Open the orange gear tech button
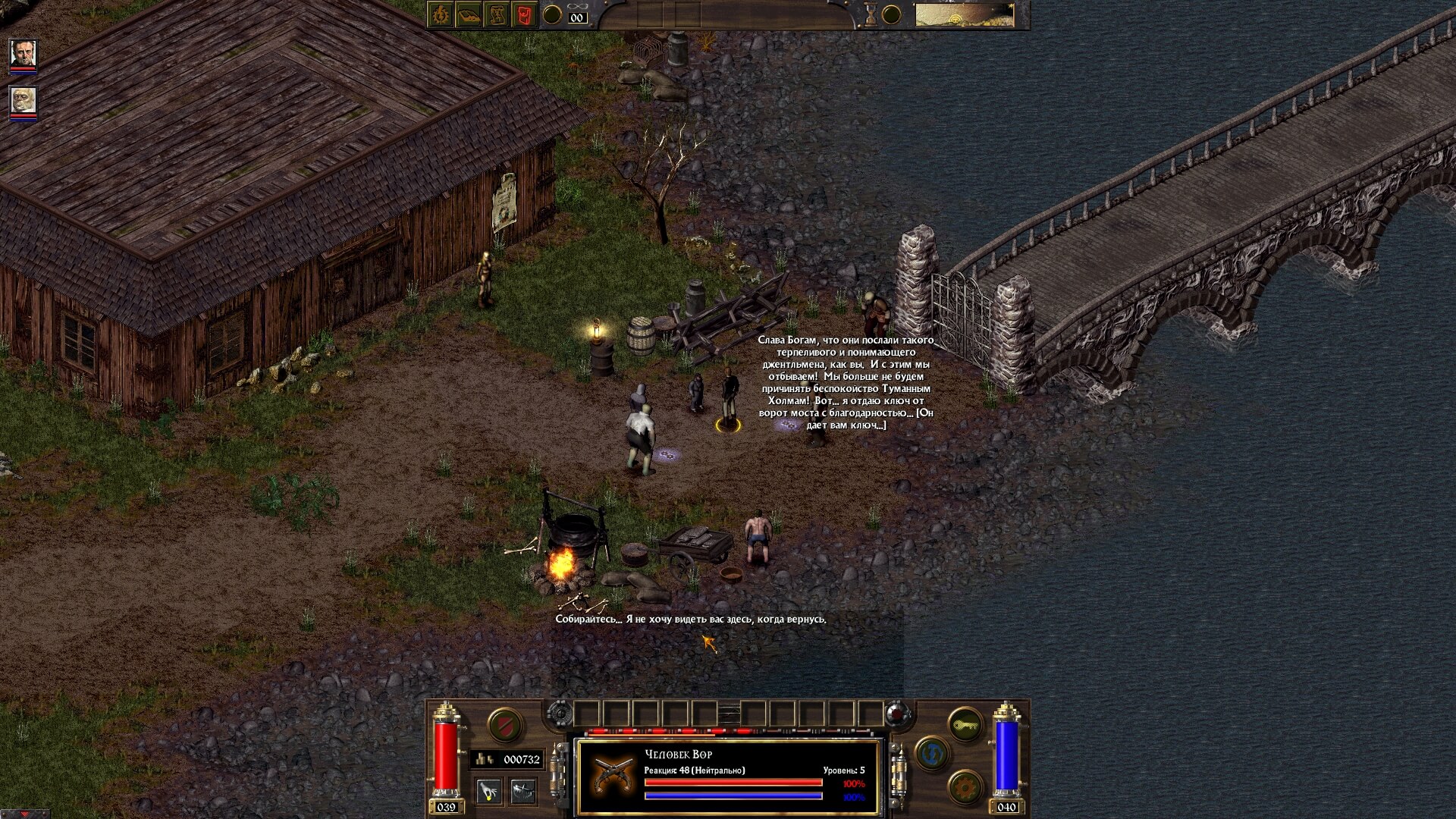The width and height of the screenshot is (1456, 819). tap(965, 788)
